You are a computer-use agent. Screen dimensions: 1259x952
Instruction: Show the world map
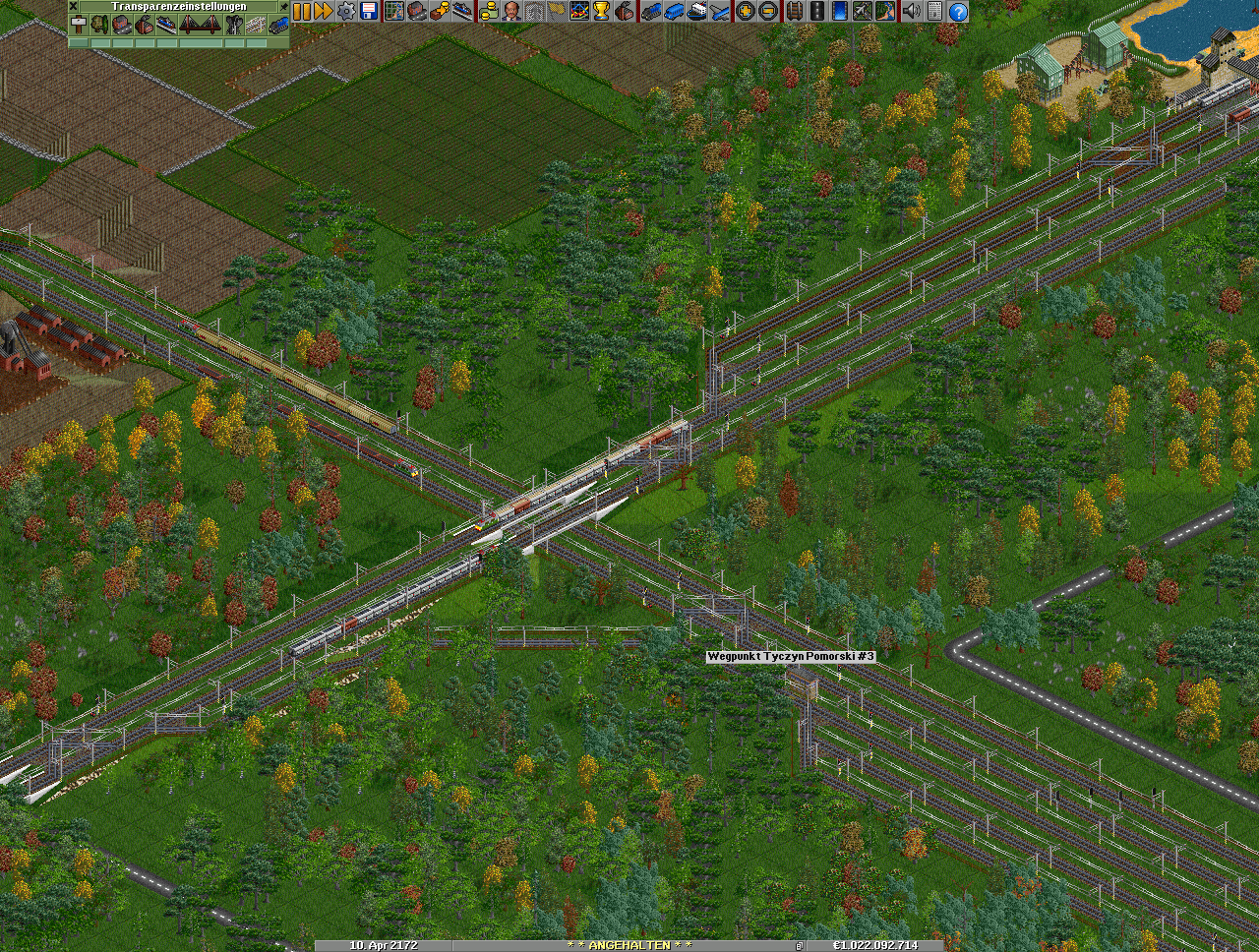coord(393,11)
